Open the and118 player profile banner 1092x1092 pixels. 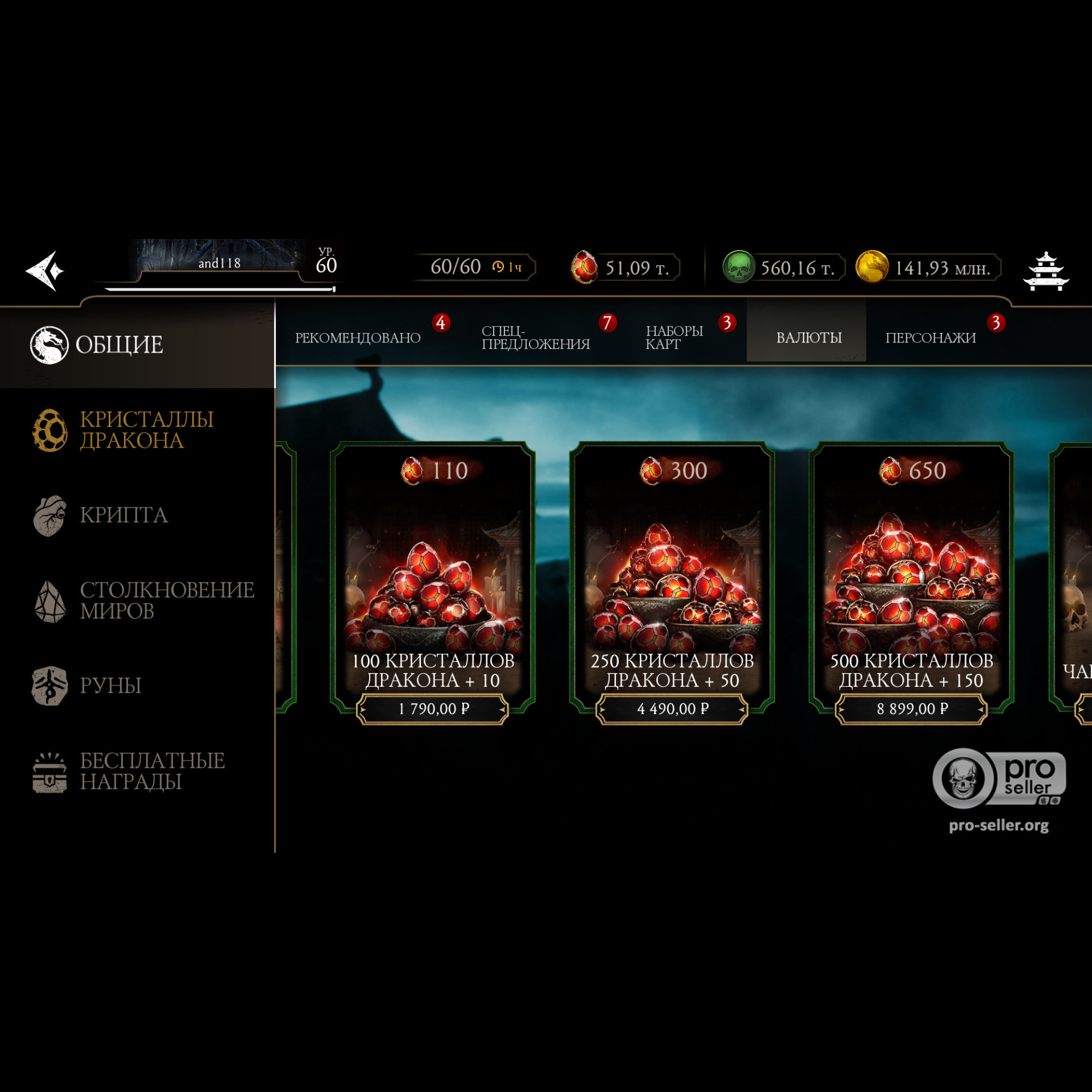pyautogui.click(x=219, y=263)
